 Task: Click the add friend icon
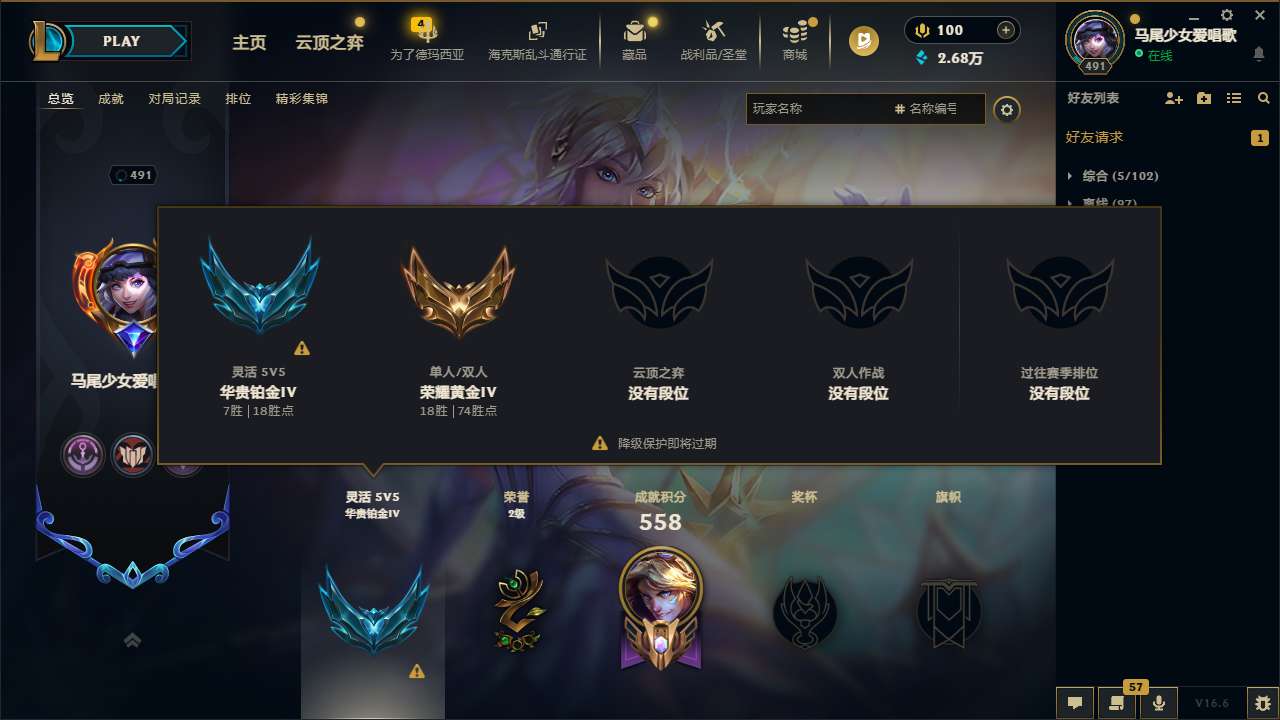pos(1172,98)
